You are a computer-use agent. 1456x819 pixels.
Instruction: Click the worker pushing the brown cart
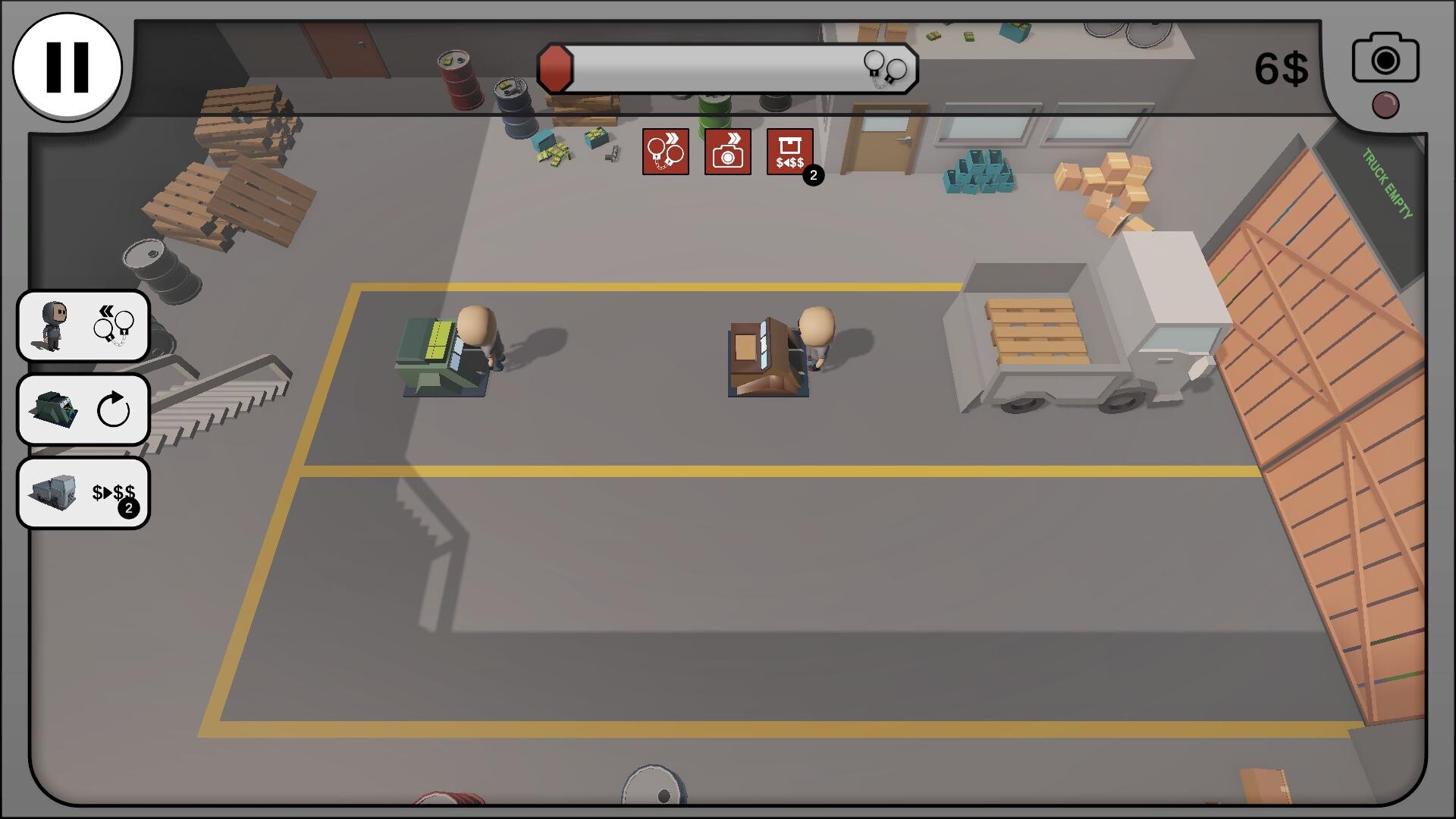pos(817,337)
